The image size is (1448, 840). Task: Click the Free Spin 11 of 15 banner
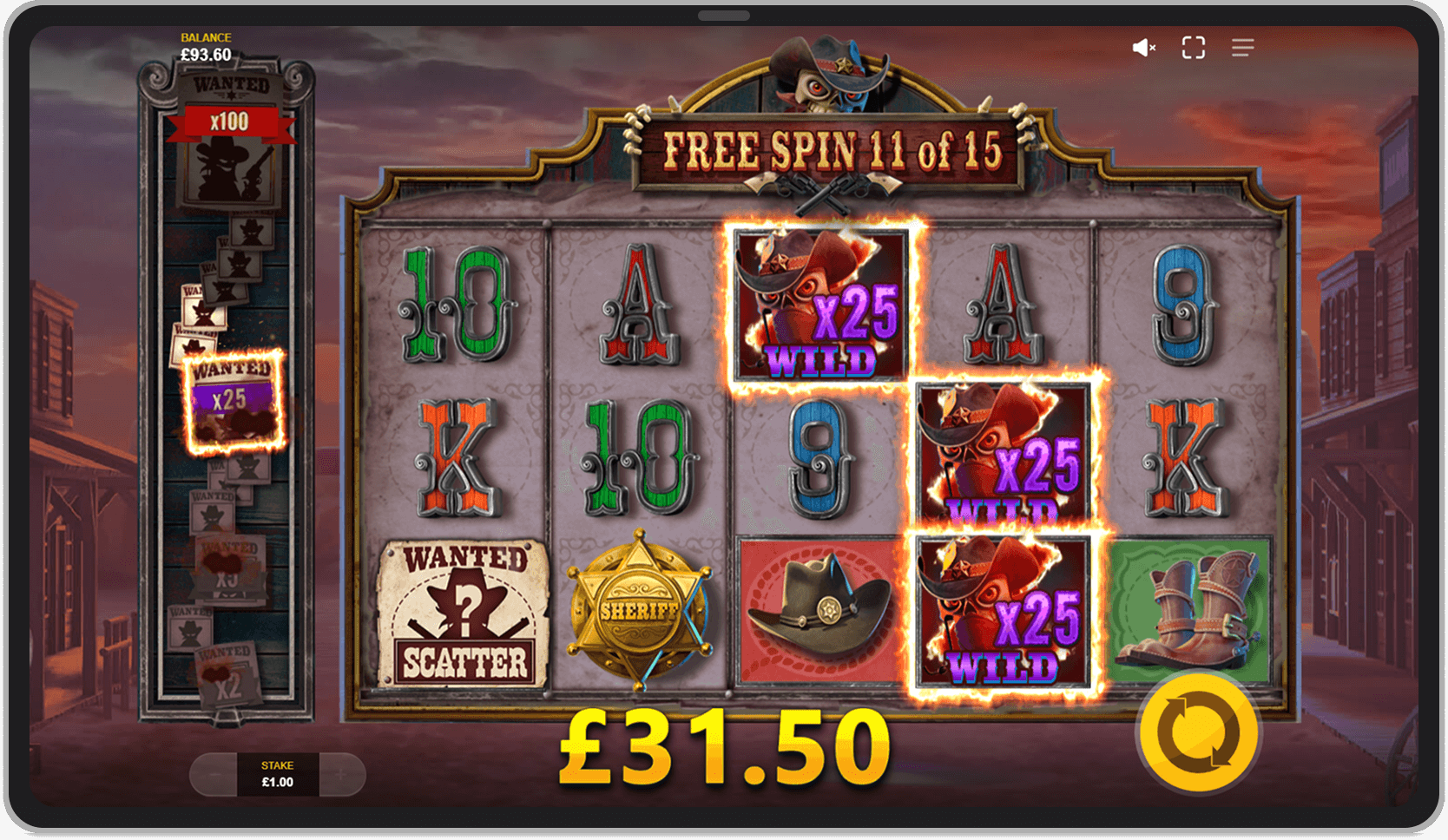831,151
